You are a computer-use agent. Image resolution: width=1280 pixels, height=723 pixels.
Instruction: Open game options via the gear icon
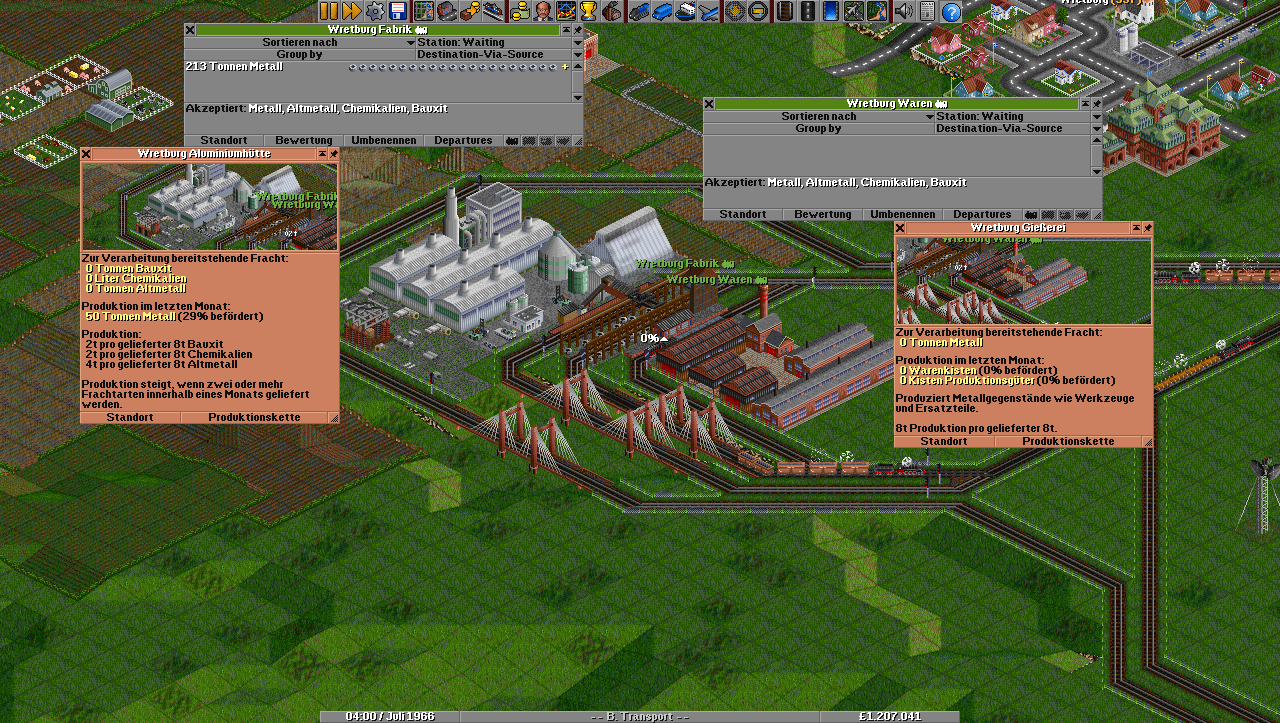pyautogui.click(x=375, y=11)
